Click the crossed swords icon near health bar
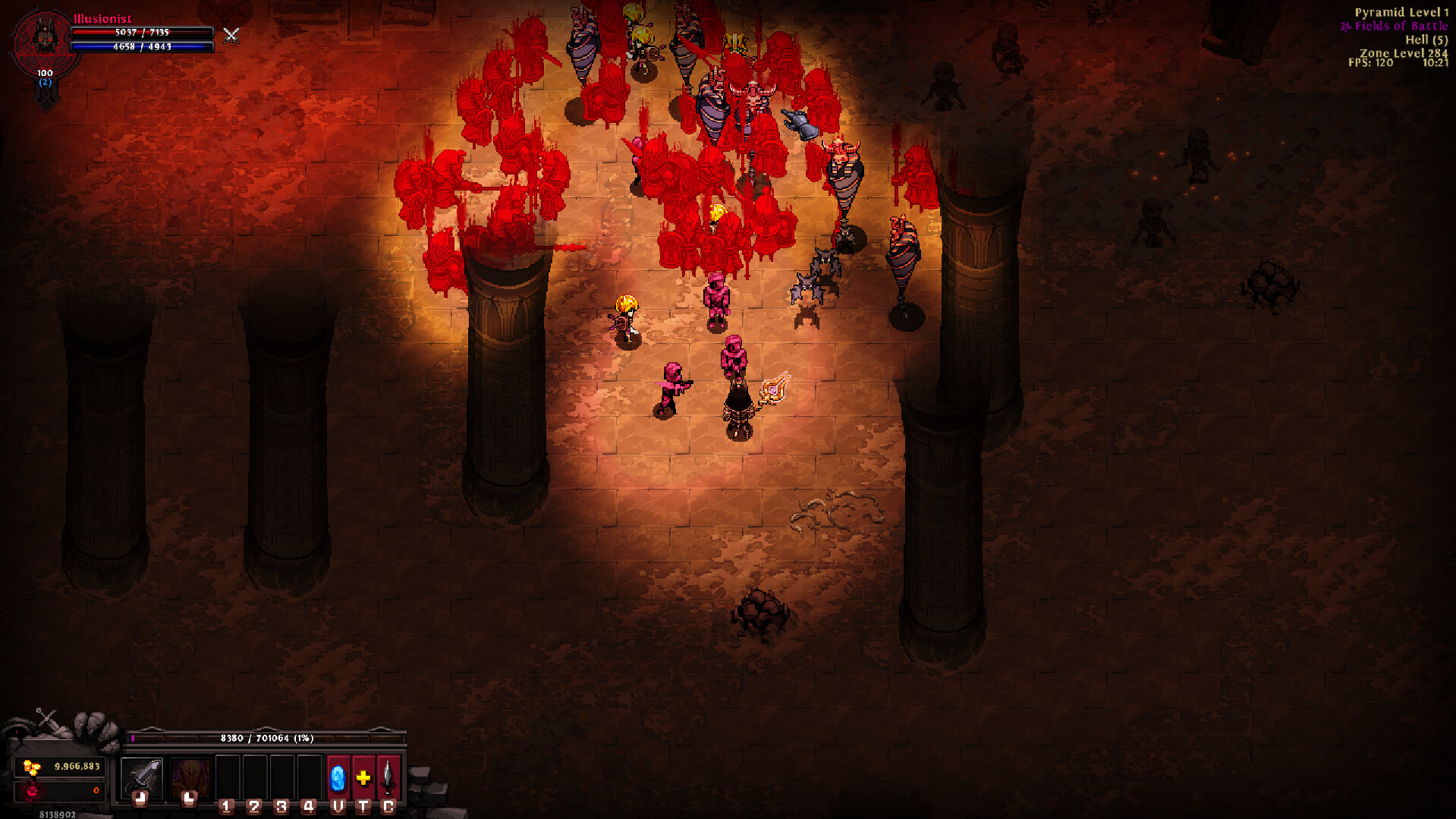Image resolution: width=1456 pixels, height=819 pixels. (x=231, y=36)
